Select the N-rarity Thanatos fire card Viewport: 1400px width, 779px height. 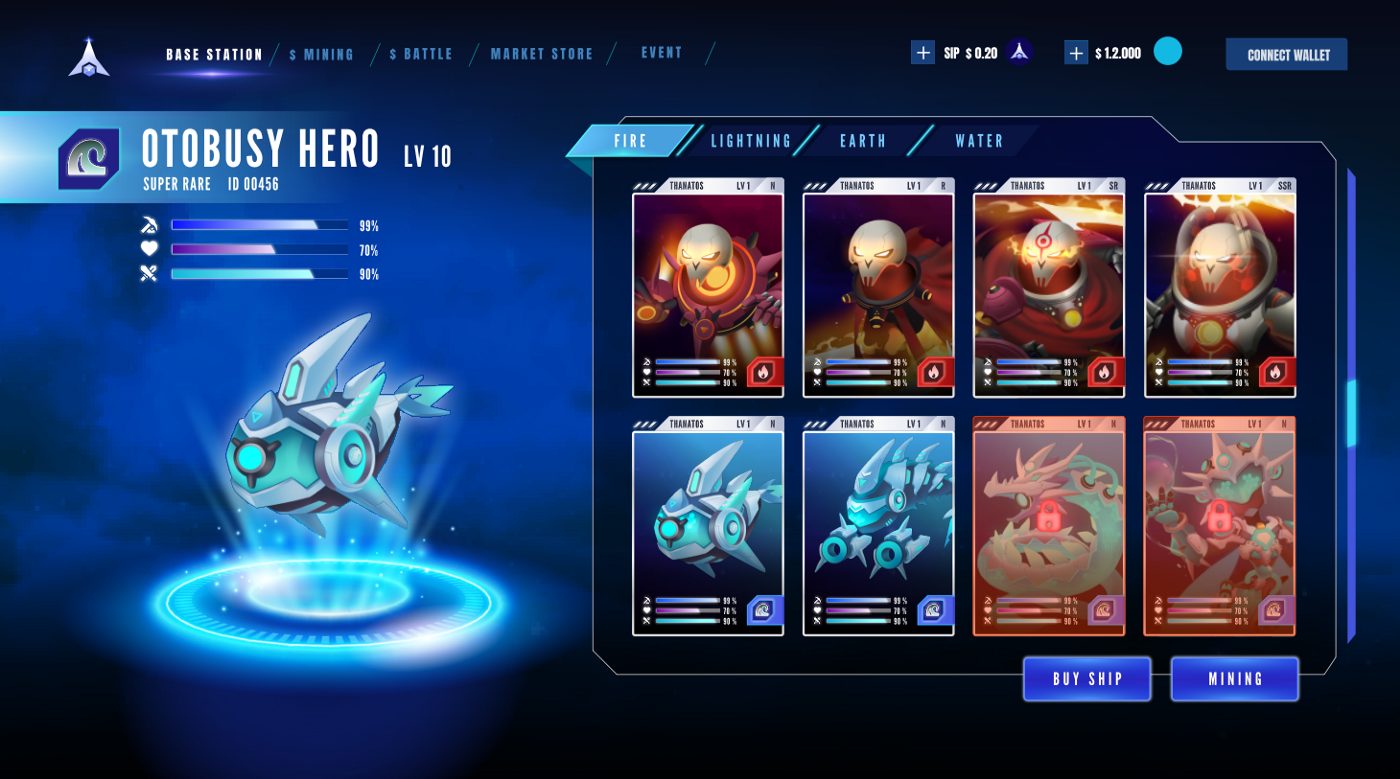pyautogui.click(x=708, y=288)
